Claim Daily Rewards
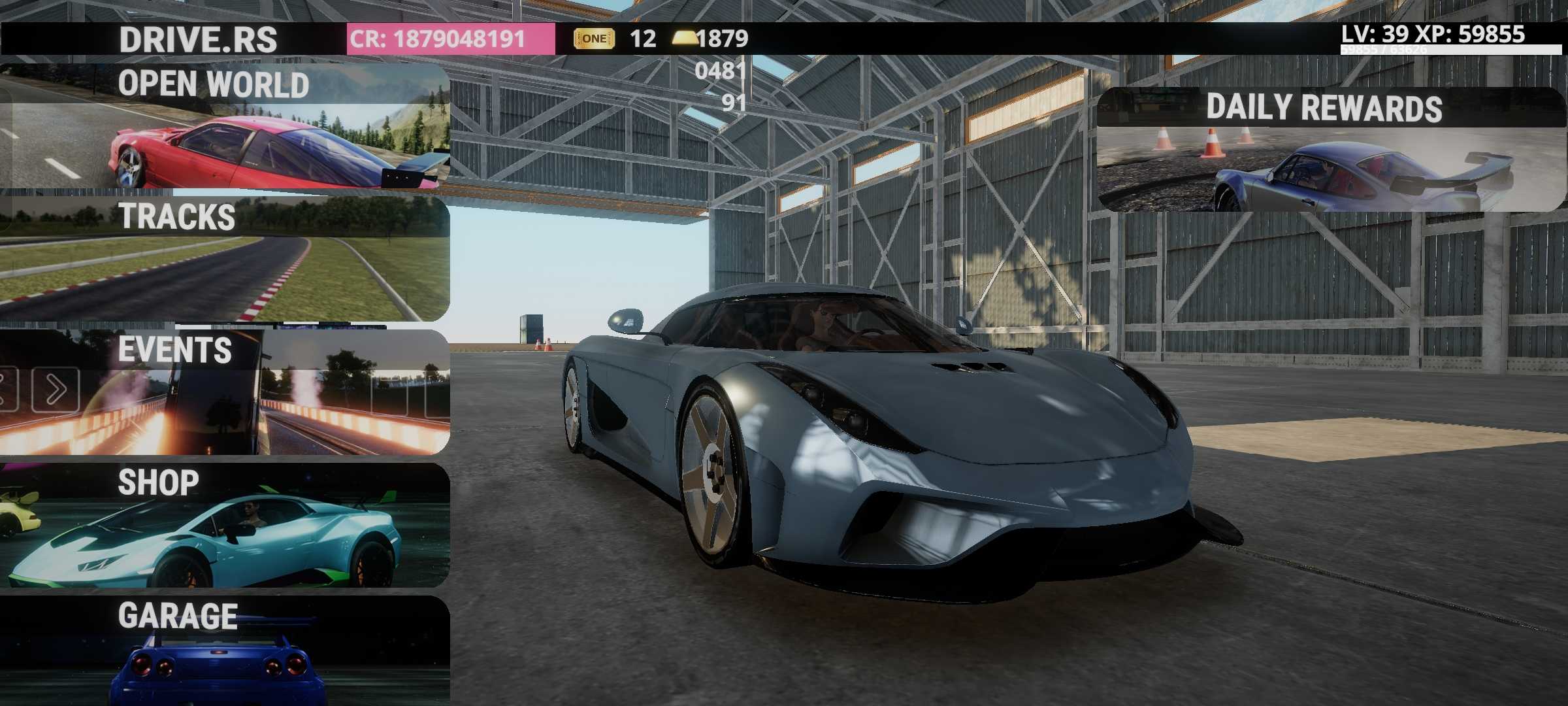 click(x=1330, y=150)
